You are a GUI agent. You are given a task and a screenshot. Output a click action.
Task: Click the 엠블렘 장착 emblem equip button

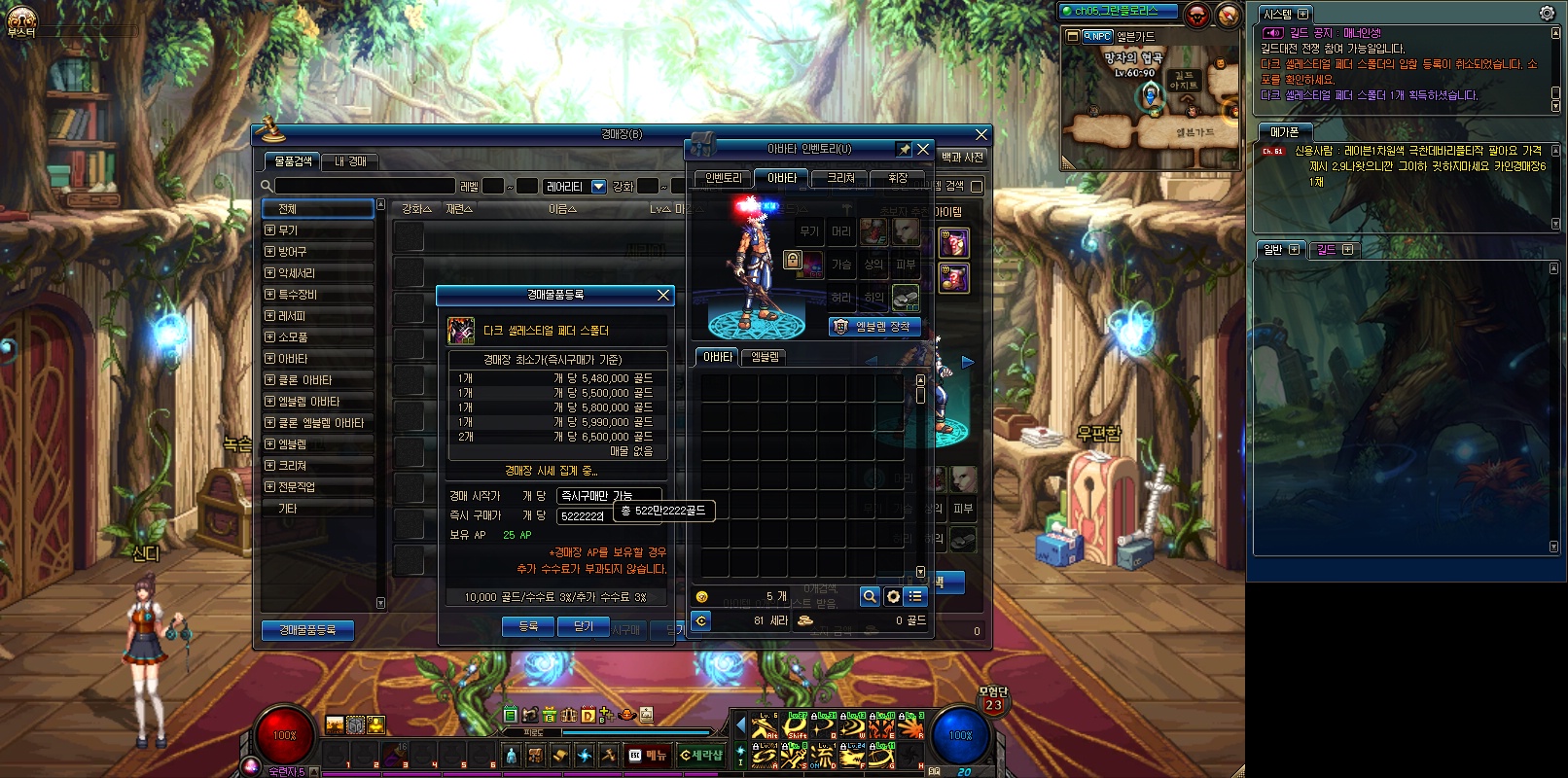click(874, 327)
